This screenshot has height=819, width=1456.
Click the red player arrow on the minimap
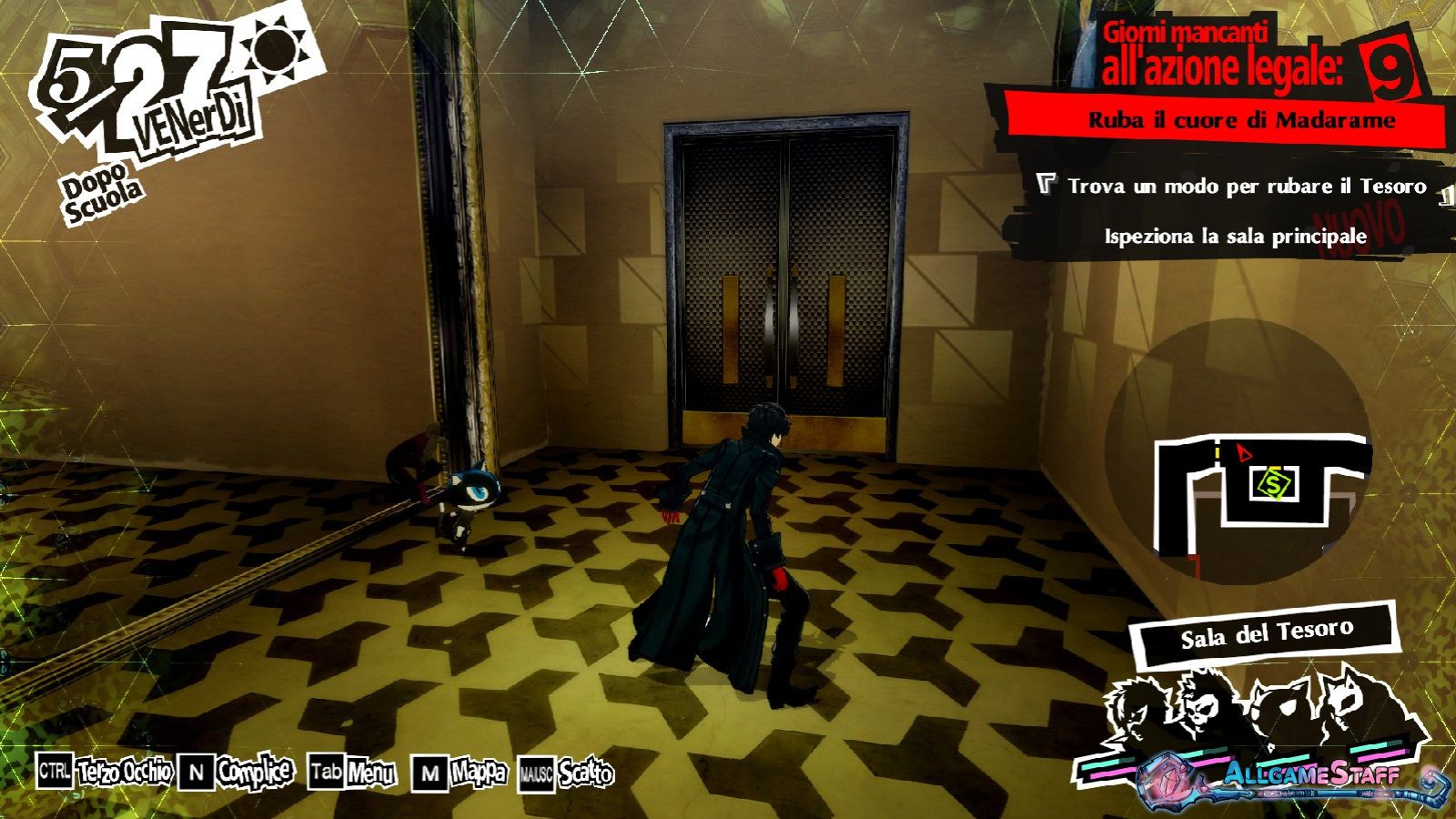click(1245, 450)
